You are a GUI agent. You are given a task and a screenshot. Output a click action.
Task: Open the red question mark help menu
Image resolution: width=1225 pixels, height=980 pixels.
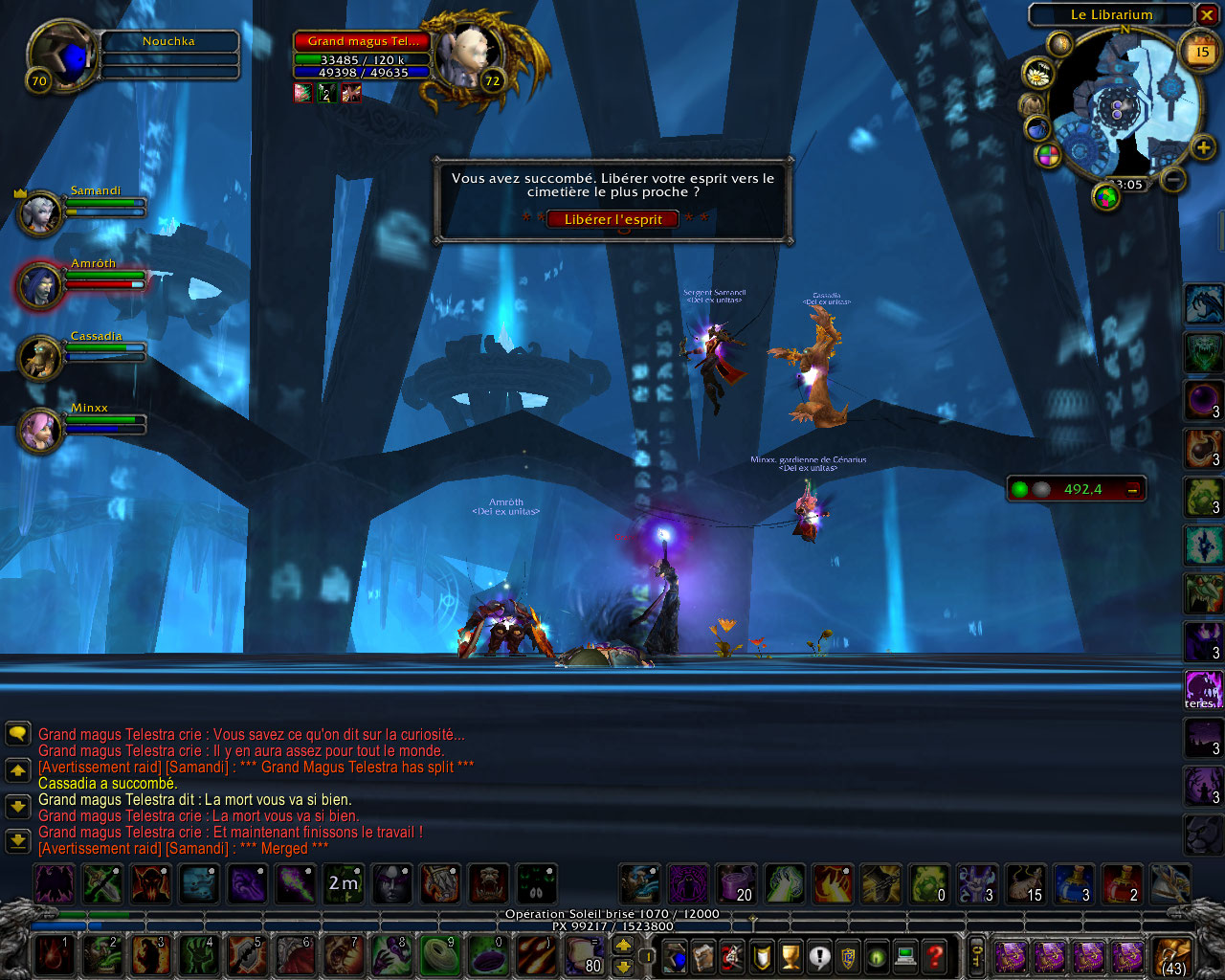[934, 955]
